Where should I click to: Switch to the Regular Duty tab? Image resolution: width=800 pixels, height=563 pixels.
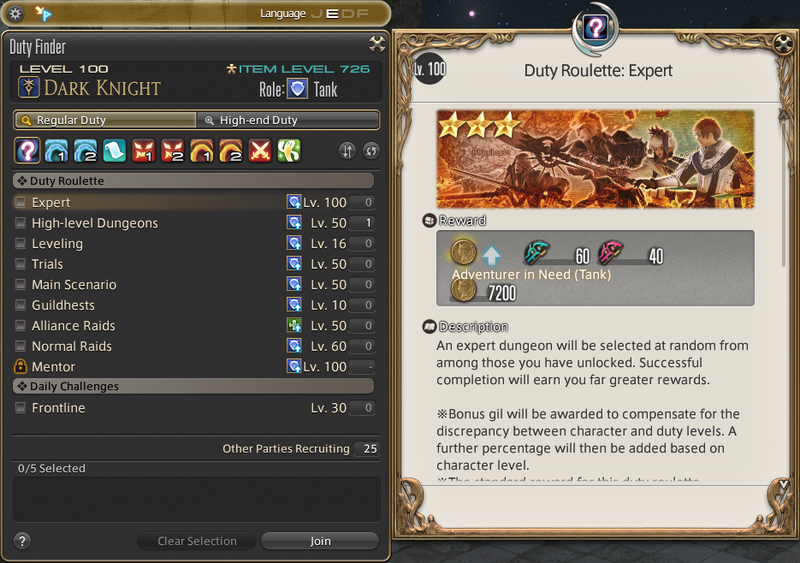click(105, 120)
